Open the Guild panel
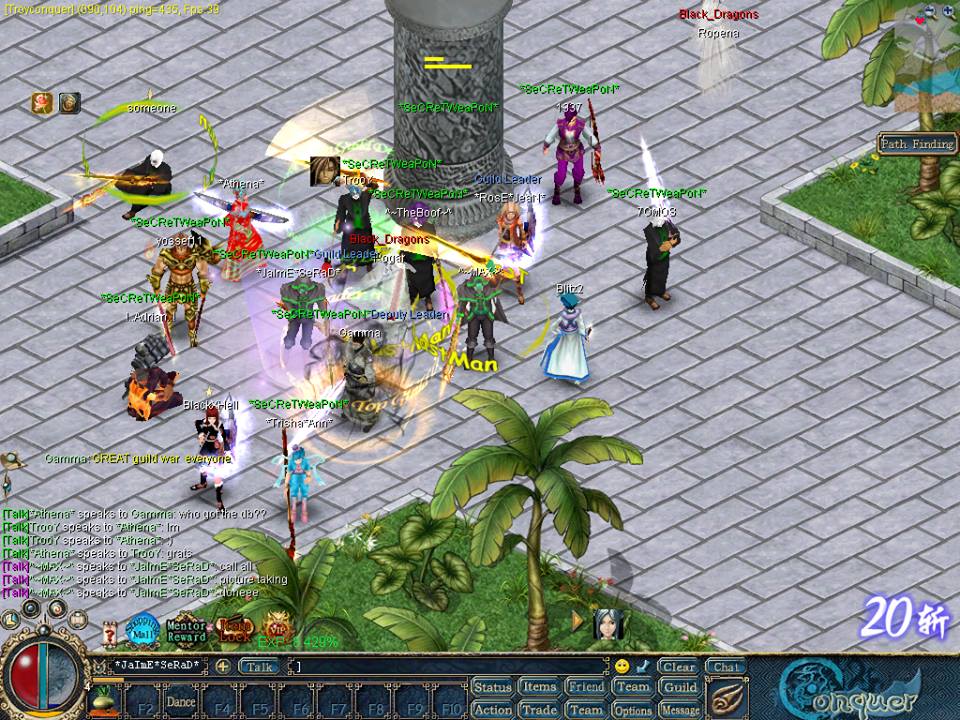Image resolution: width=960 pixels, height=720 pixels. point(680,687)
